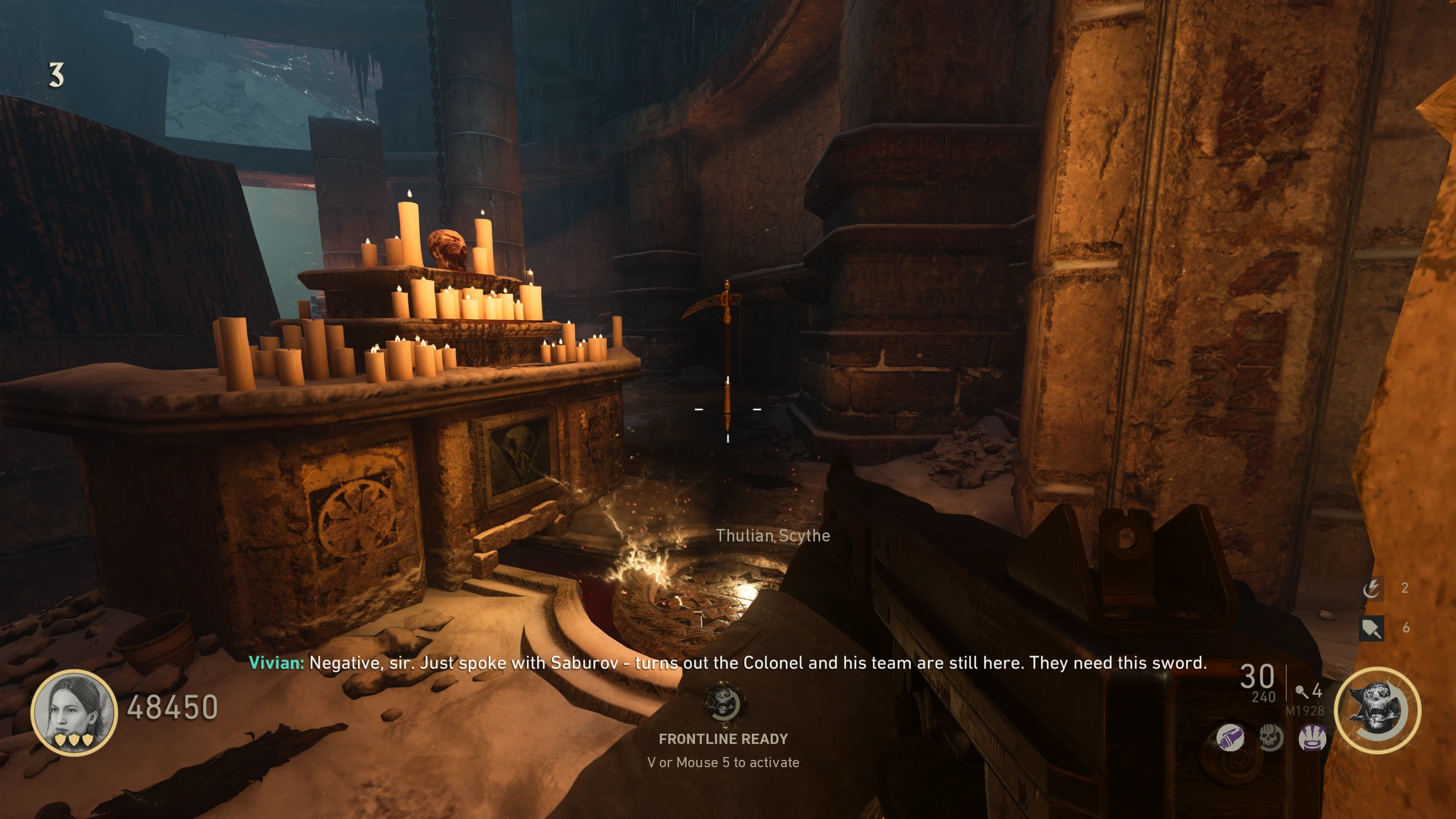Select the shovel consumable slot

pos(1371,628)
